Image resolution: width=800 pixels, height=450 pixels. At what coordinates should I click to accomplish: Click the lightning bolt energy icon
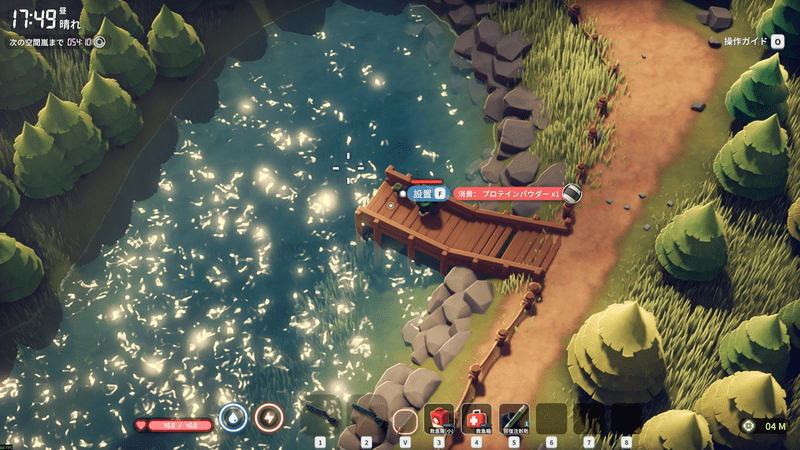(268, 417)
